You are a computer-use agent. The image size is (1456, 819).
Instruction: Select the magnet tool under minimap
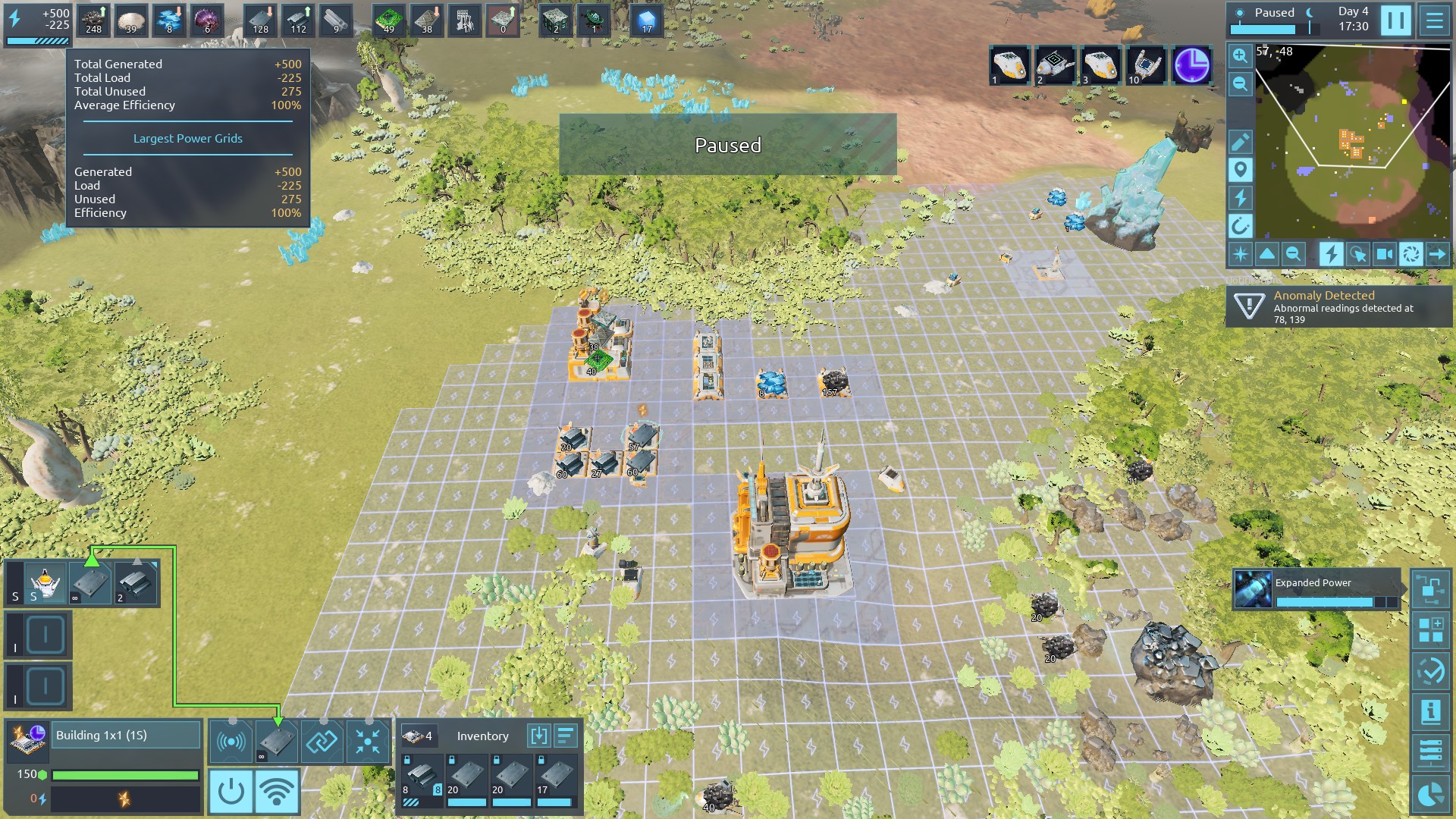(1241, 226)
